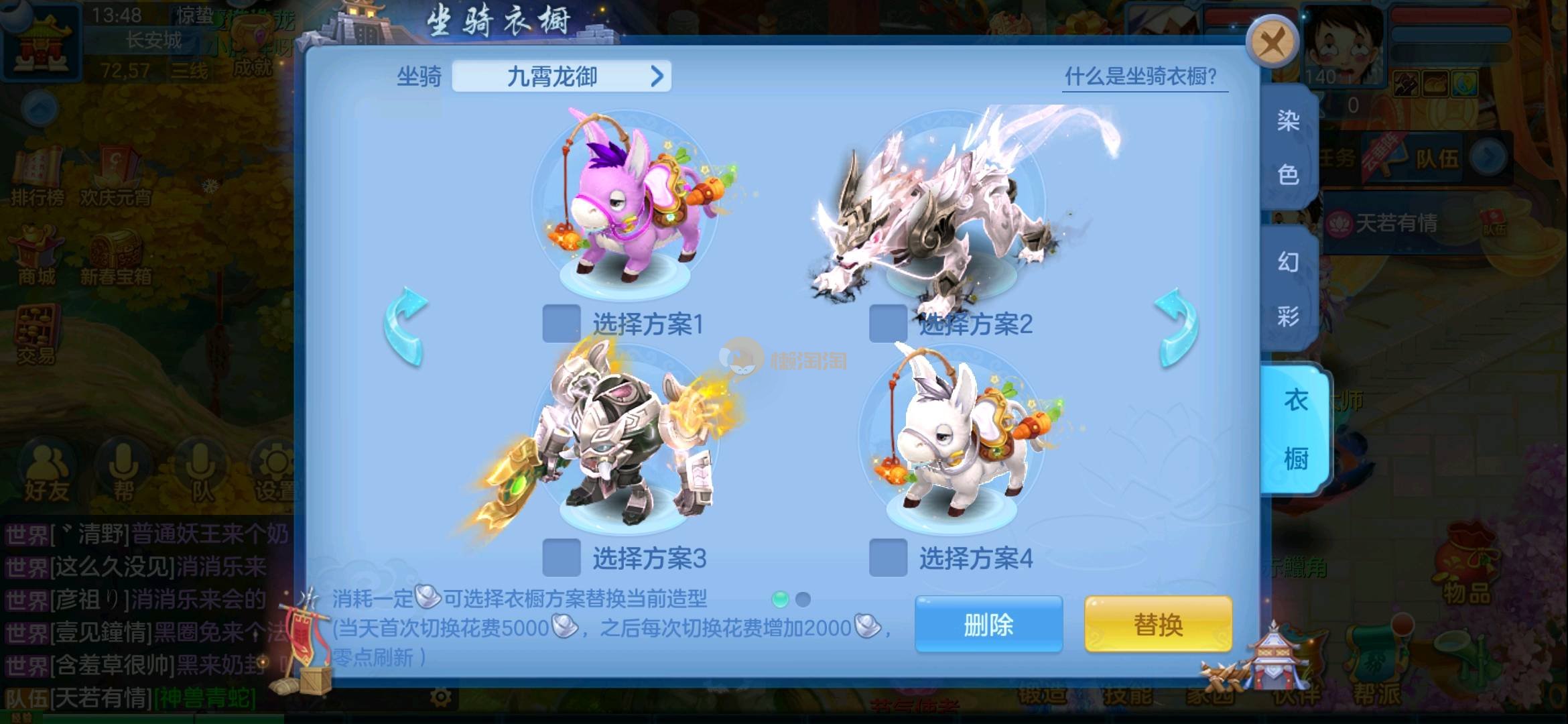Go to previous page with left arrow
The width and height of the screenshot is (1568, 724).
click(406, 327)
